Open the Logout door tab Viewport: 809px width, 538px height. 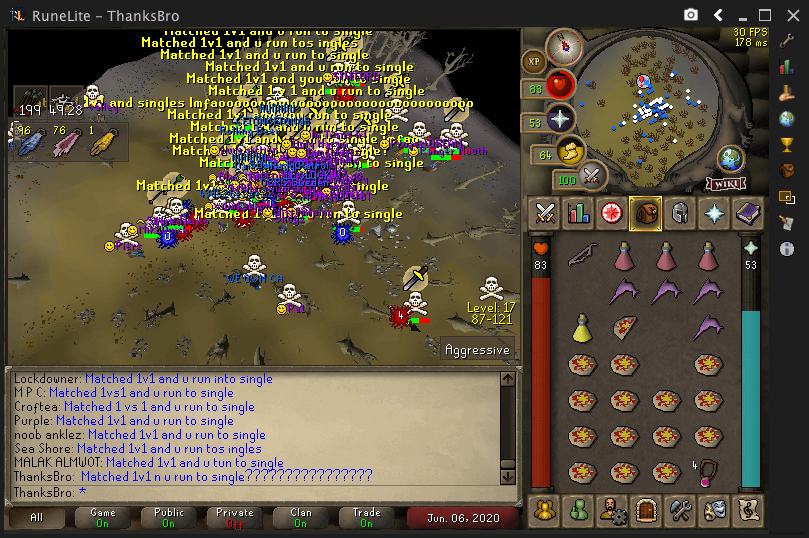tap(645, 510)
